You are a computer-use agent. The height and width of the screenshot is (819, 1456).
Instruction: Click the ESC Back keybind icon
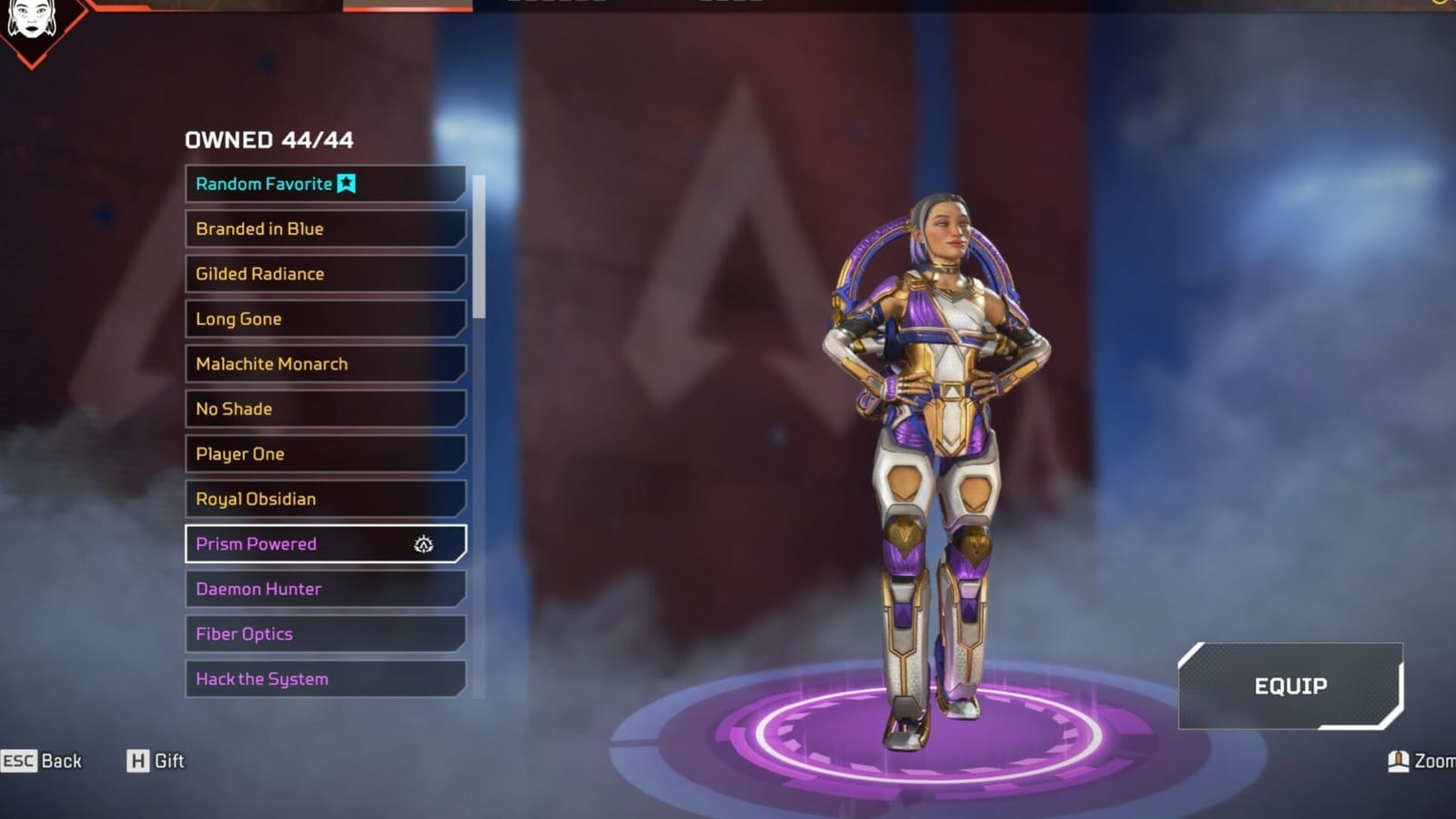[x=20, y=761]
